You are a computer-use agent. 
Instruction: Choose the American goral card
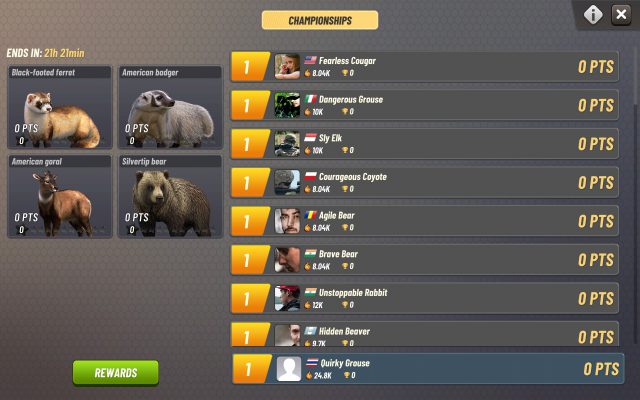tap(59, 196)
